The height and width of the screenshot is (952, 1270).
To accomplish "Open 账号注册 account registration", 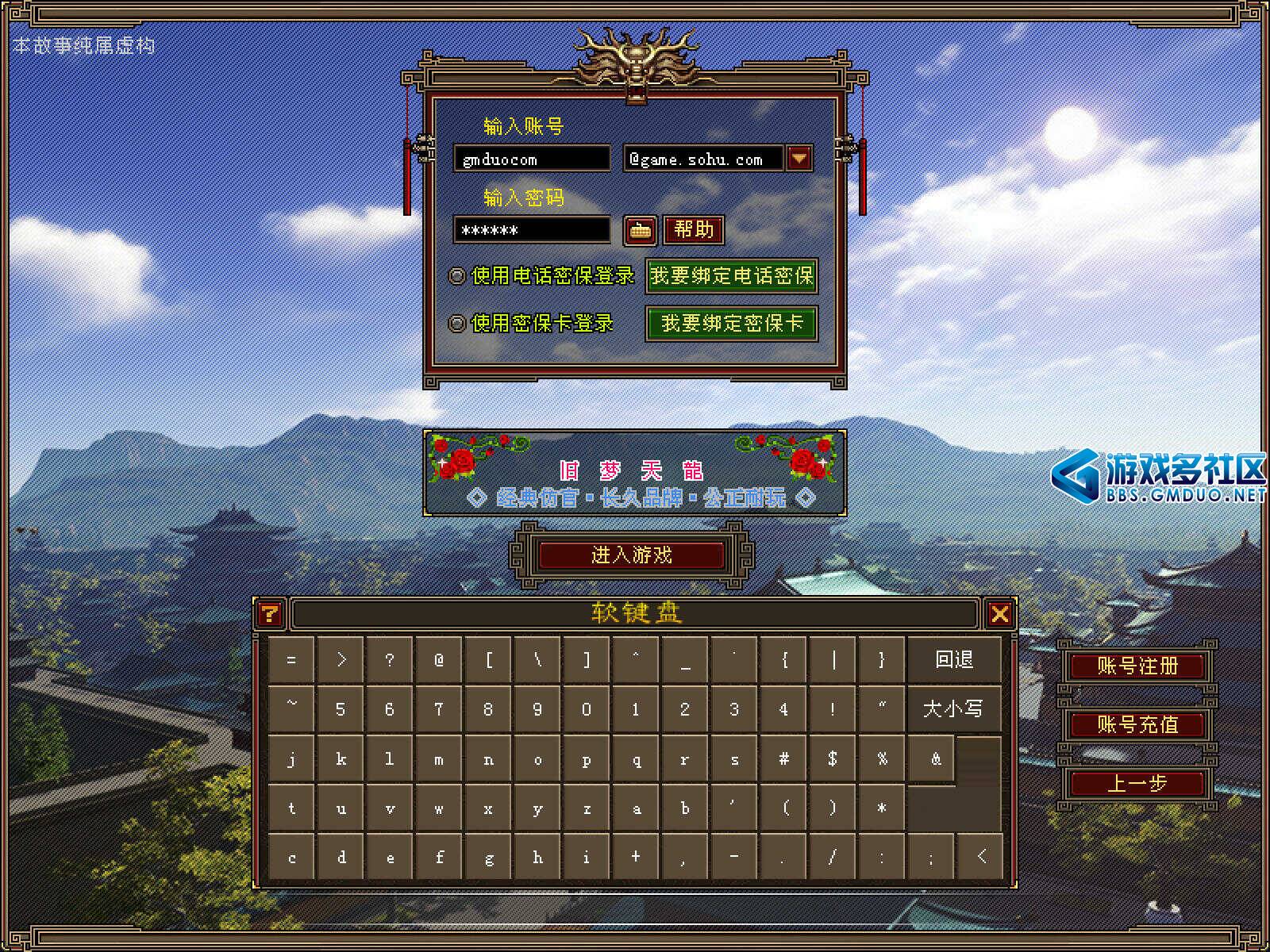I will click(x=1137, y=666).
